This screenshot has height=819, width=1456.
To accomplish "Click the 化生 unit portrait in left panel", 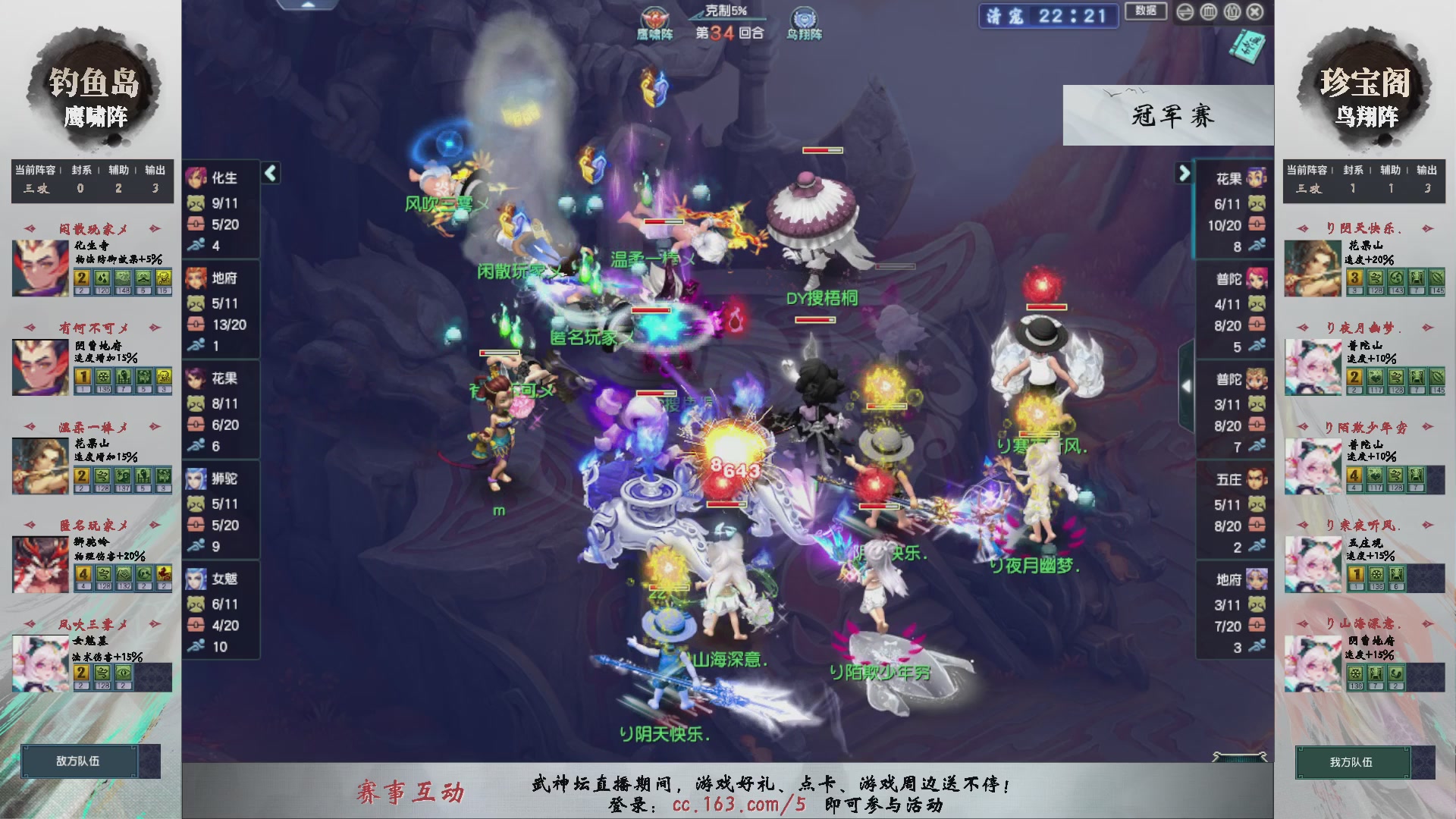I will point(197,179).
